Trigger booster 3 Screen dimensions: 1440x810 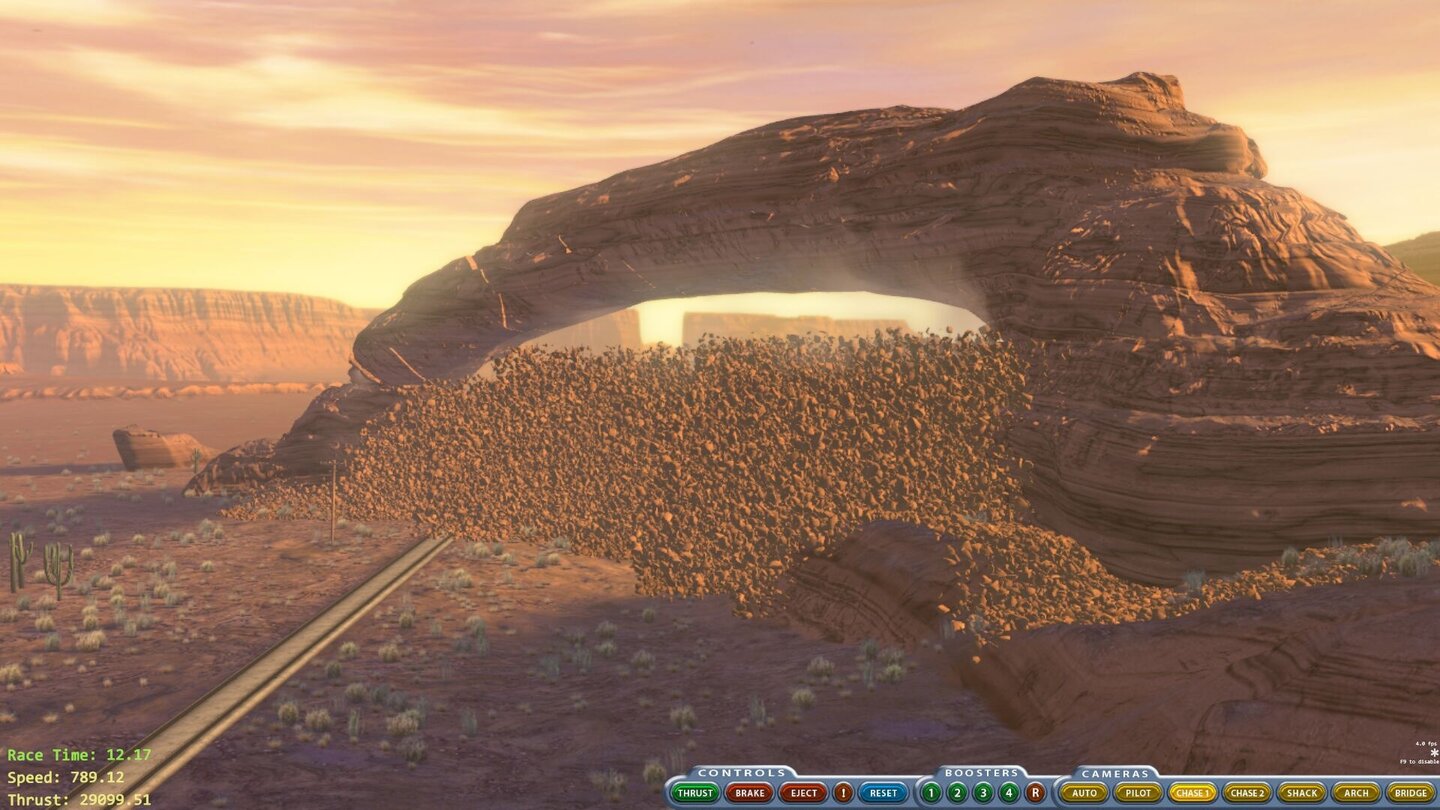[x=982, y=792]
